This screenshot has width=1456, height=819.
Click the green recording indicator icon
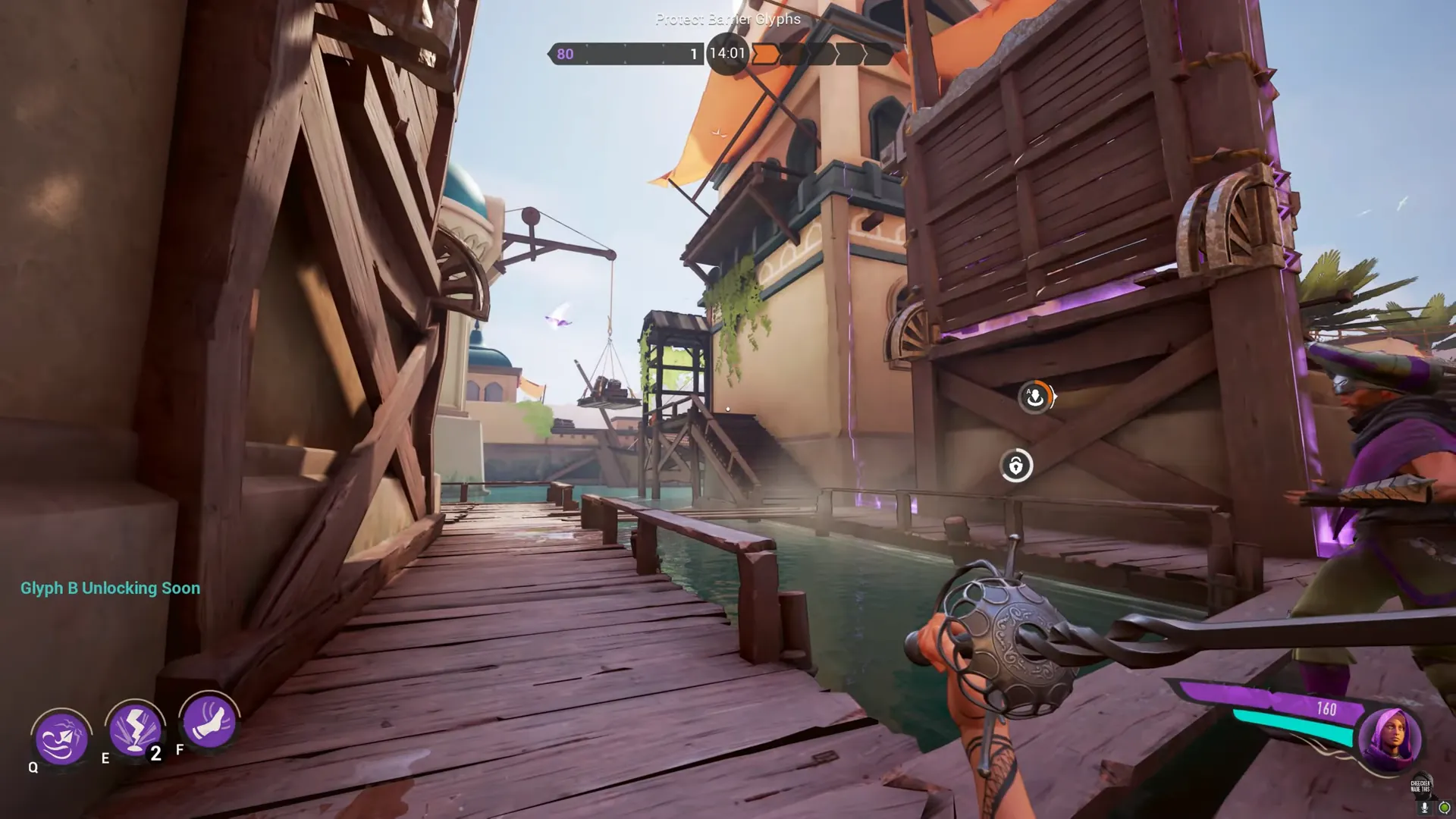coord(1445,806)
